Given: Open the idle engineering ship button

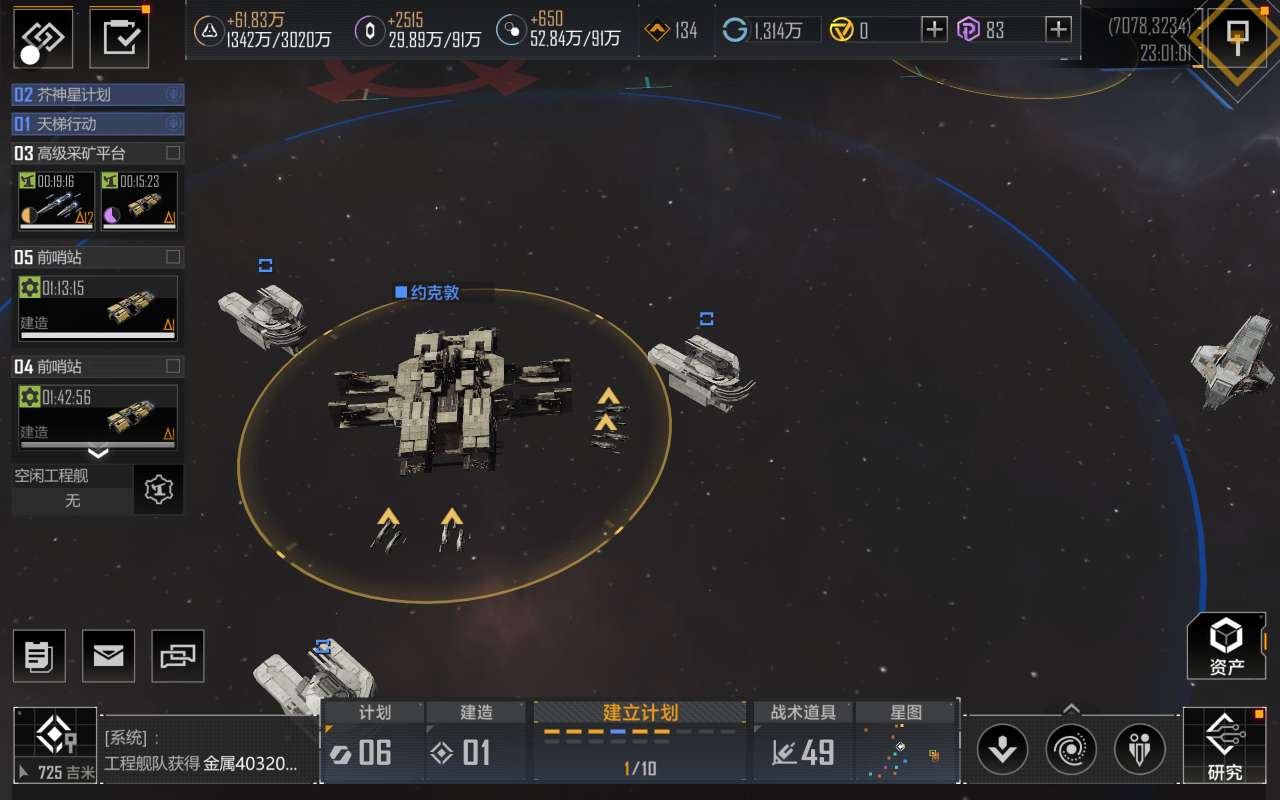Looking at the screenshot, I should point(158,490).
